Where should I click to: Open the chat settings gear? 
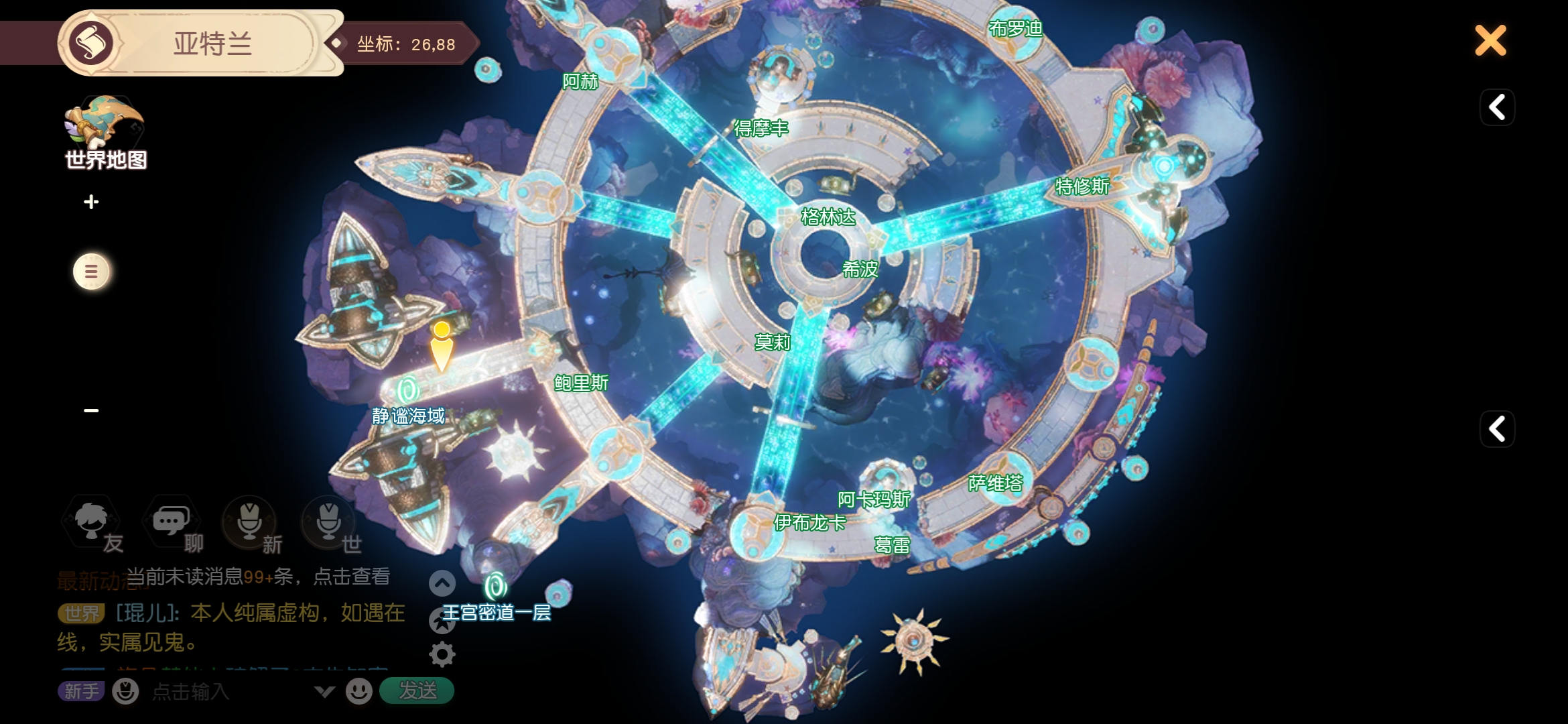click(442, 654)
